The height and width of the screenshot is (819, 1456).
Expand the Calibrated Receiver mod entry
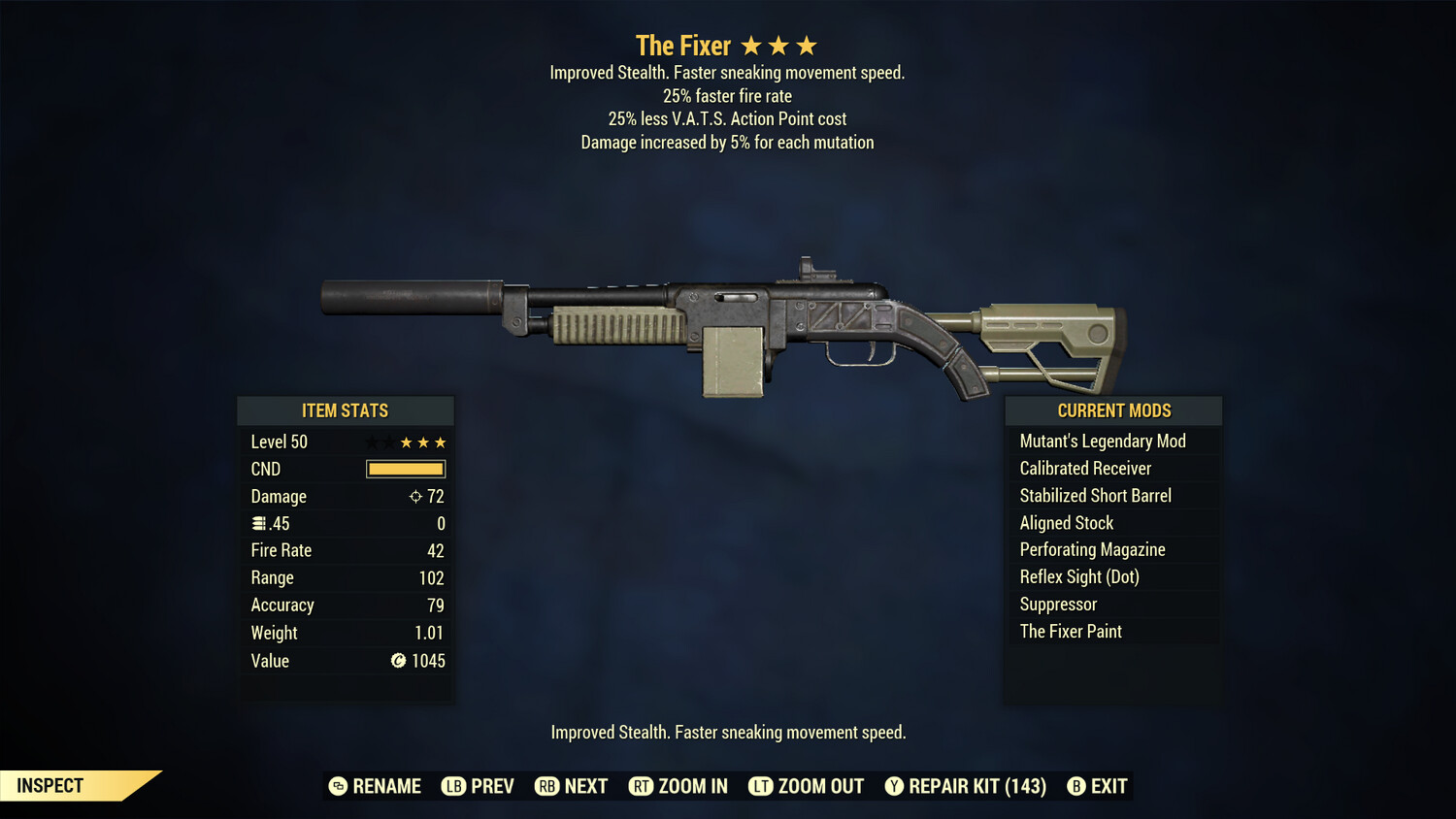[x=1084, y=468]
